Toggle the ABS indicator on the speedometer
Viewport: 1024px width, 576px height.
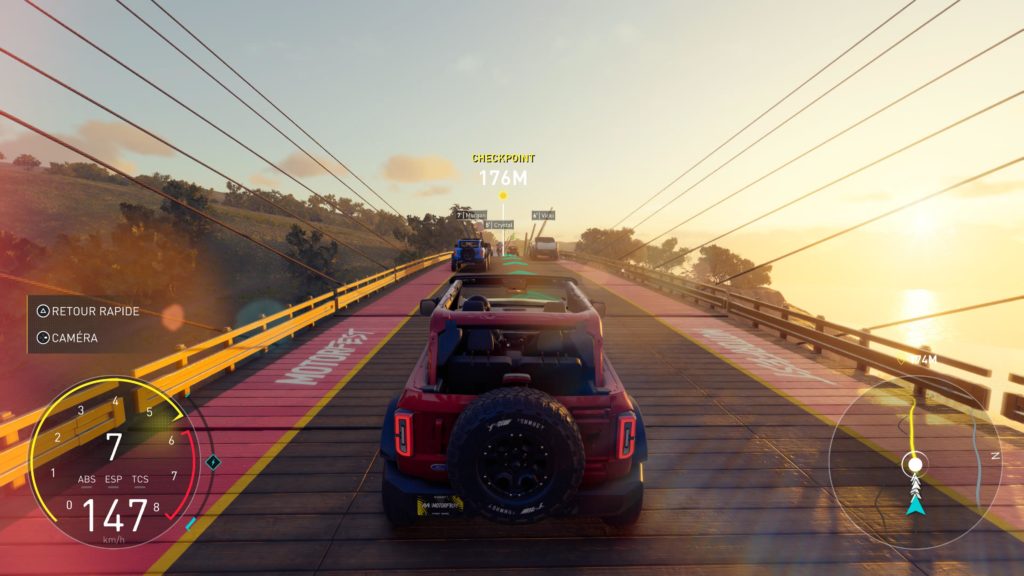(x=87, y=479)
